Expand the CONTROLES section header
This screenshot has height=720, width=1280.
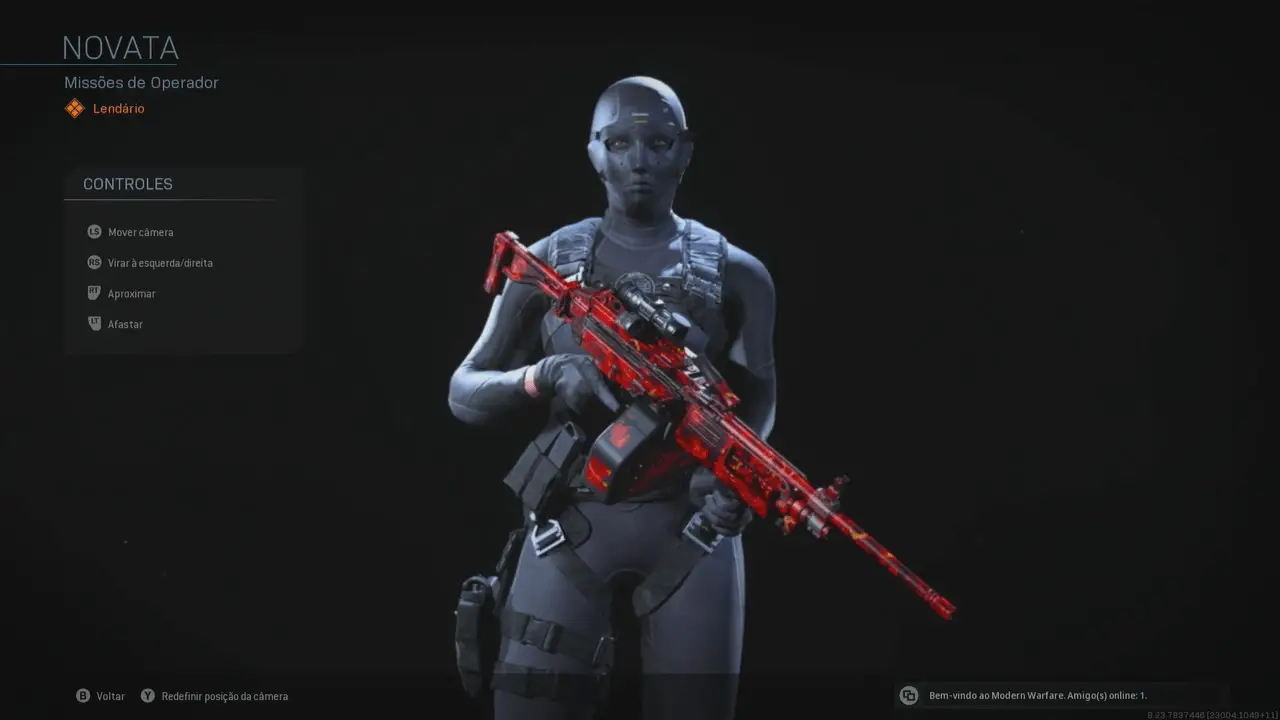pos(127,184)
